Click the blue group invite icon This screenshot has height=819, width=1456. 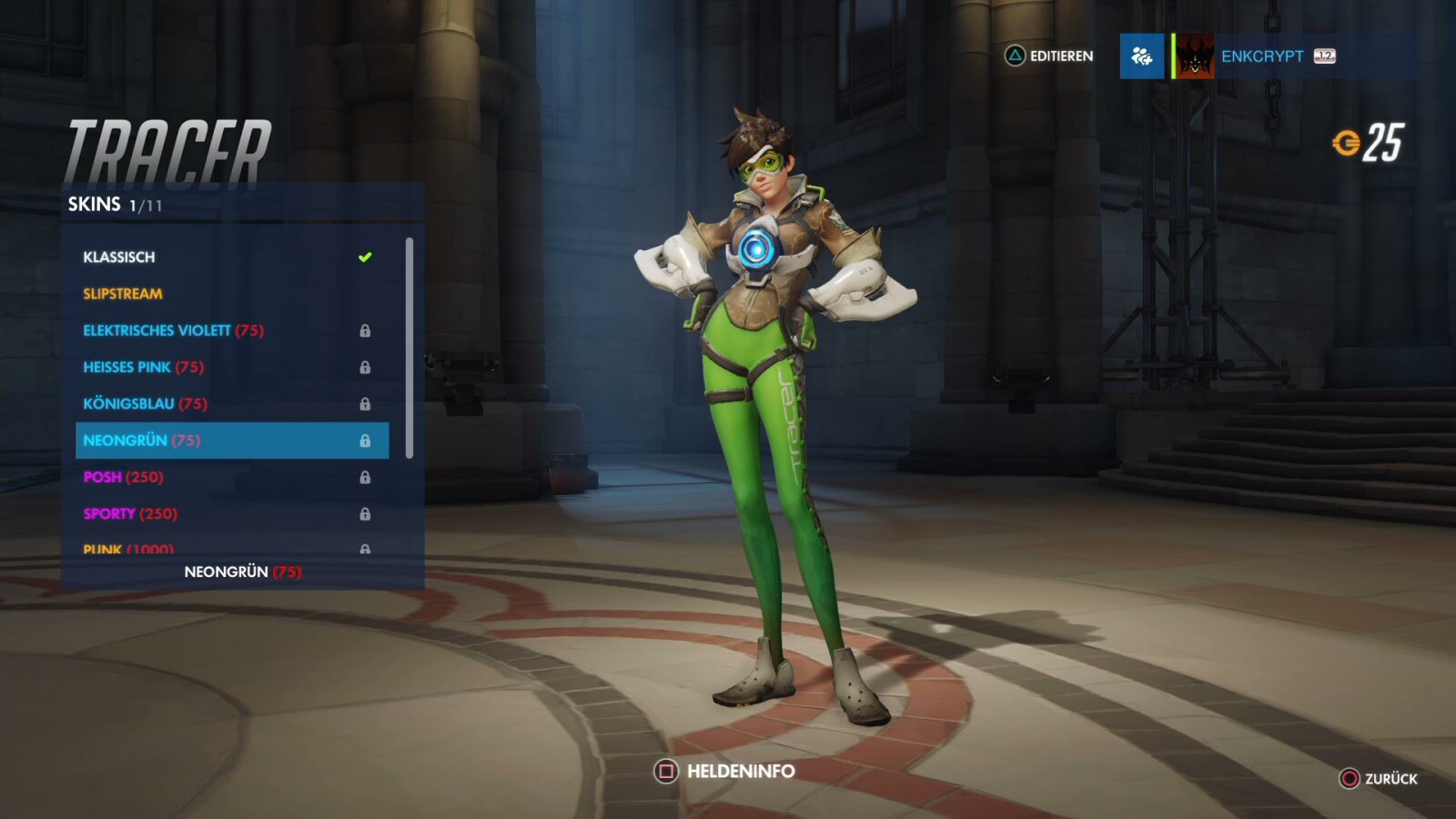click(x=1141, y=56)
